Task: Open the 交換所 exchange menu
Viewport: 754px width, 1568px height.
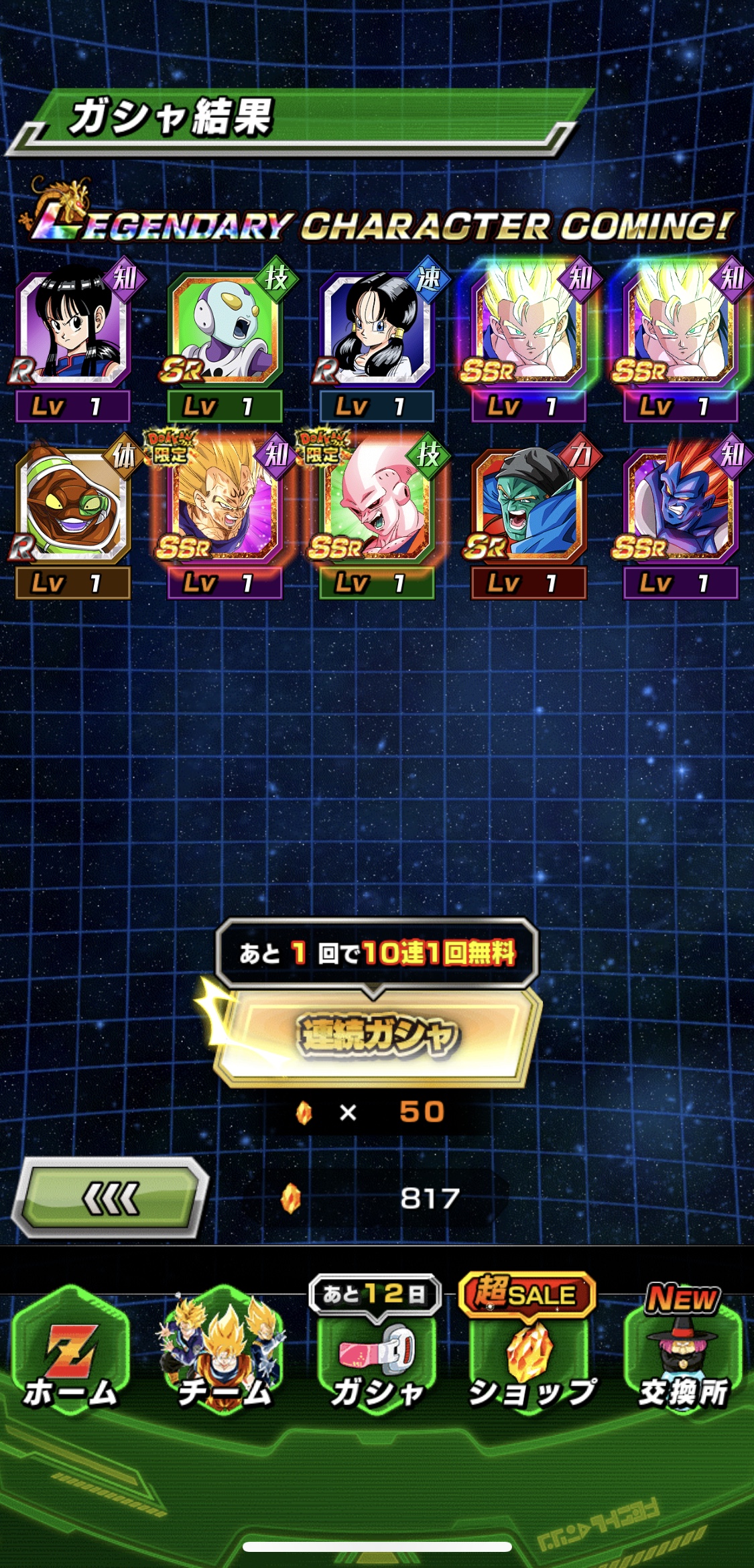Action: pos(682,1354)
